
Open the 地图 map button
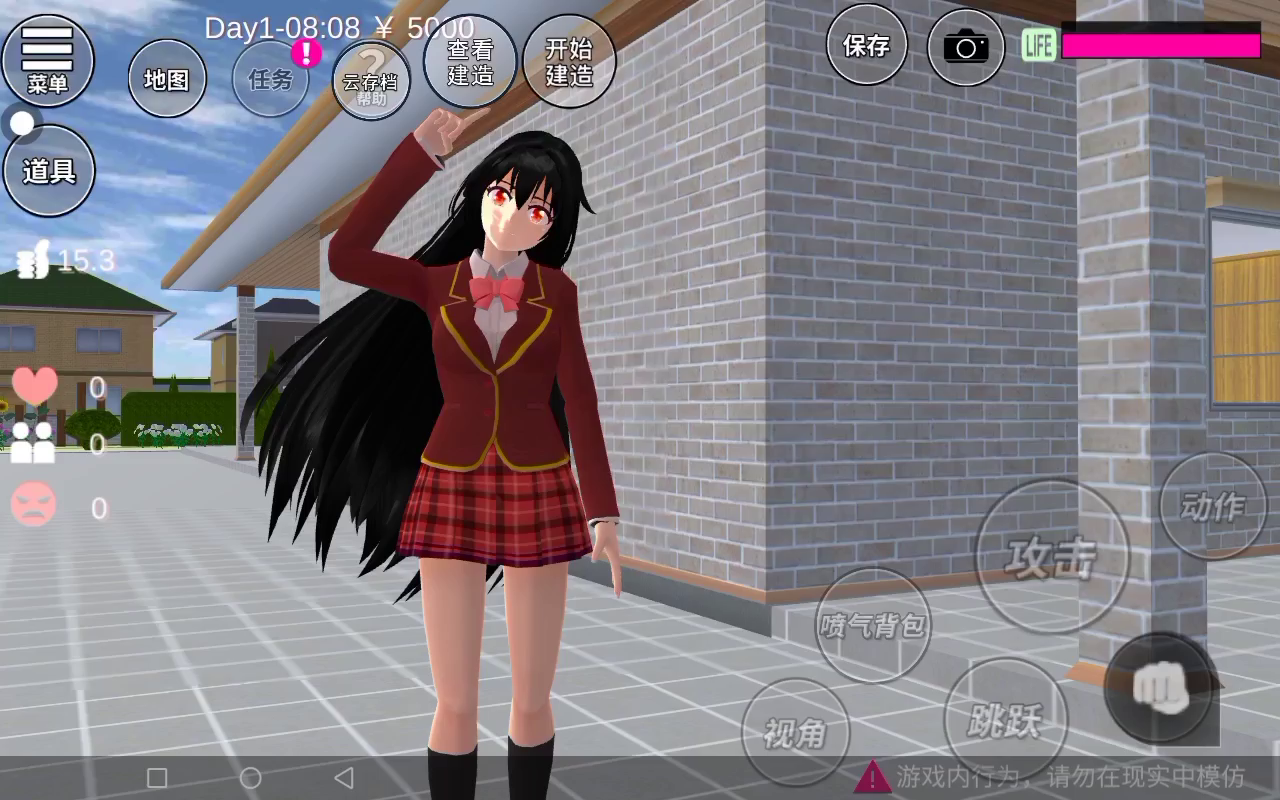point(167,79)
